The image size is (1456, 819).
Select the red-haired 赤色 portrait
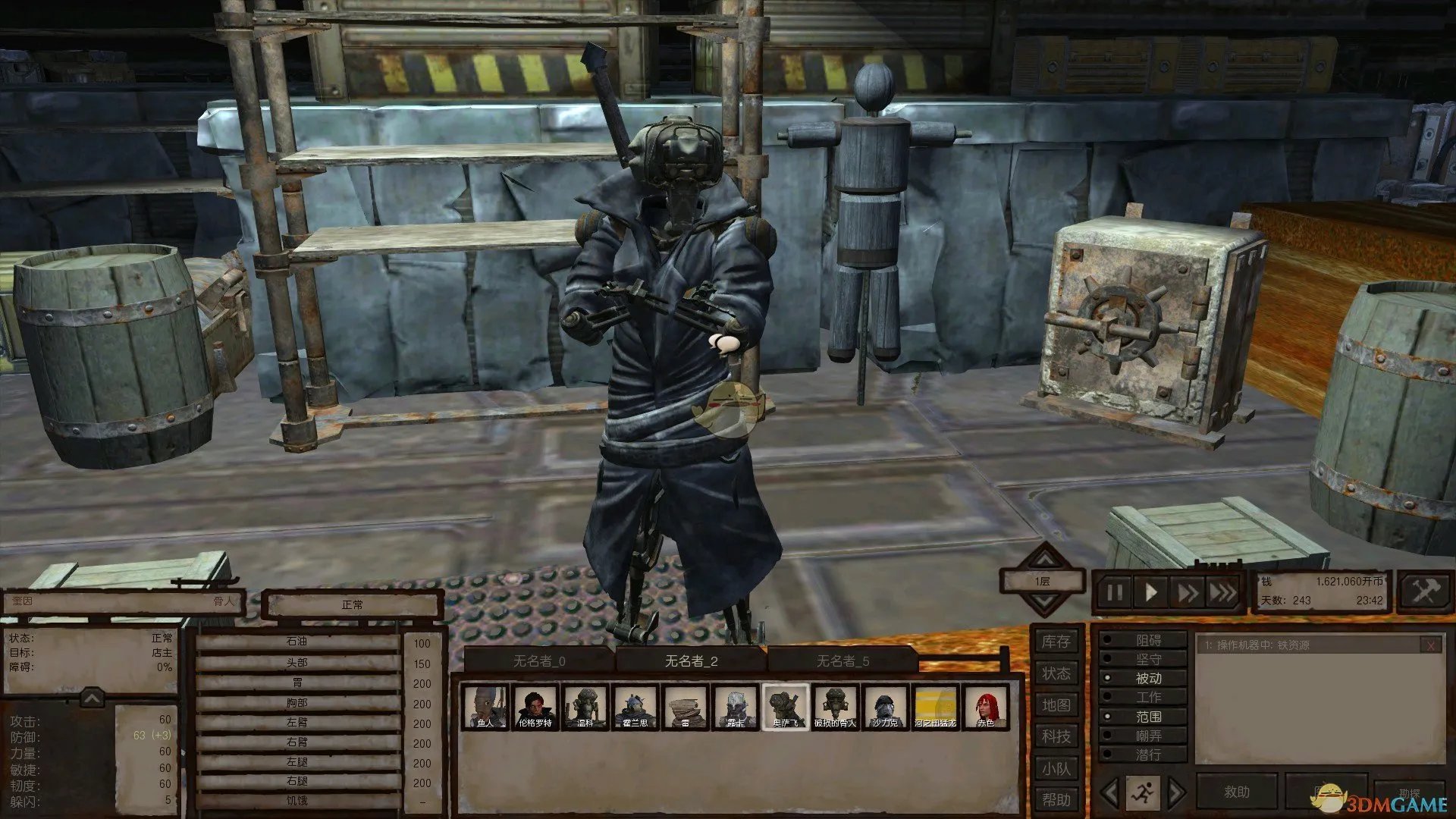985,708
